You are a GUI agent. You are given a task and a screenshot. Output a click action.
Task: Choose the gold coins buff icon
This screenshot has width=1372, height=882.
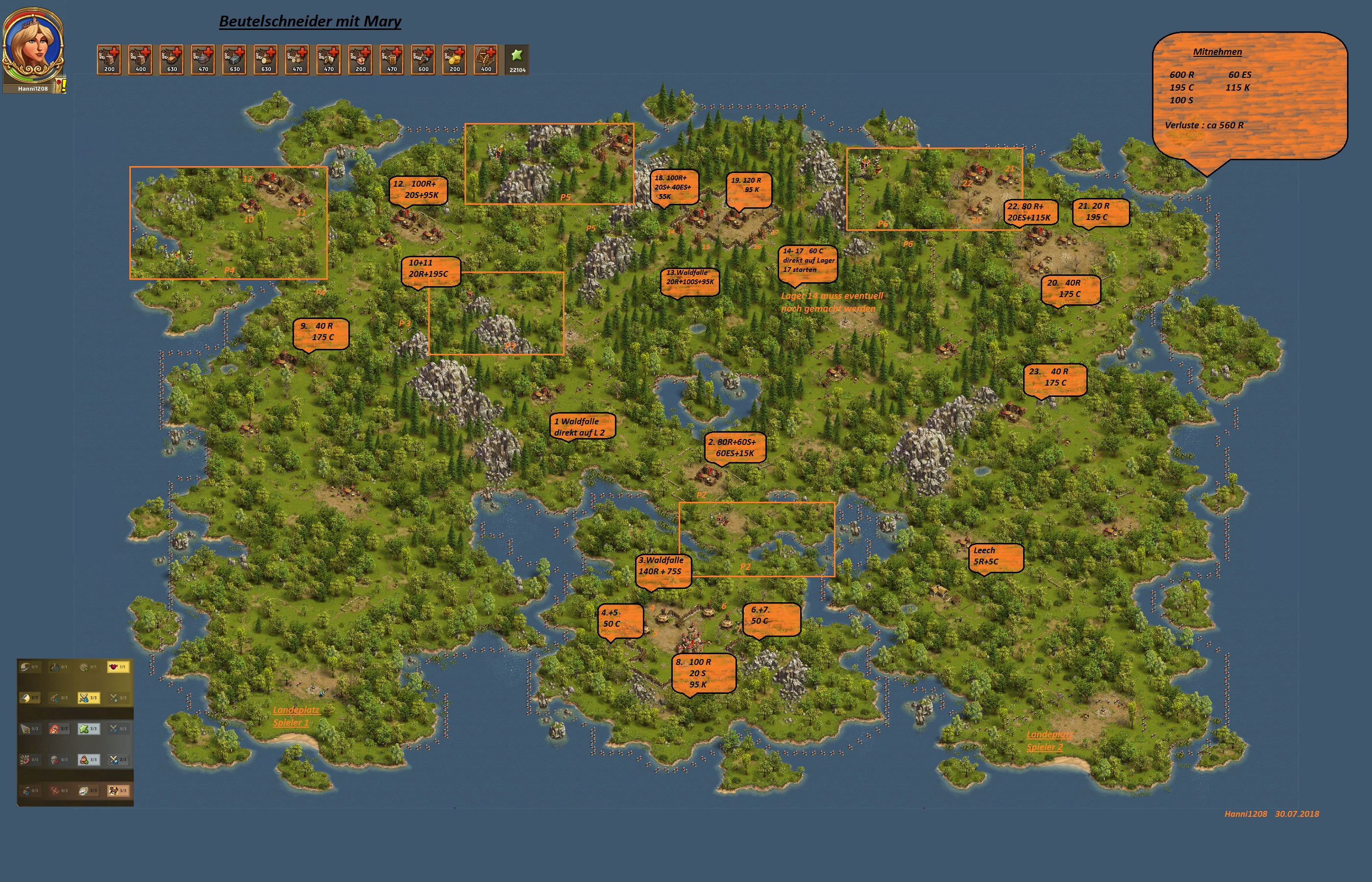tap(455, 60)
